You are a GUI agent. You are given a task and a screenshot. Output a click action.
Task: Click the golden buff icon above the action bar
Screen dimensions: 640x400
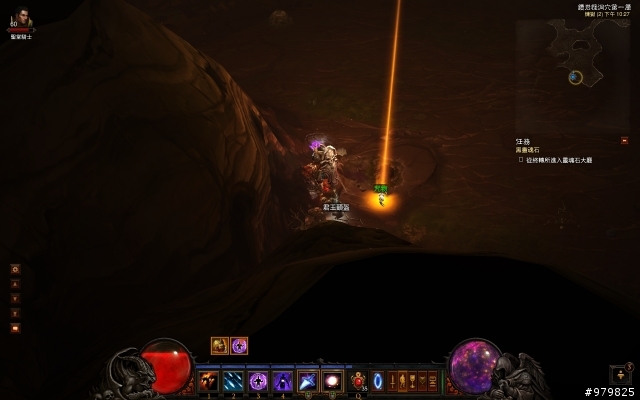pos(220,345)
